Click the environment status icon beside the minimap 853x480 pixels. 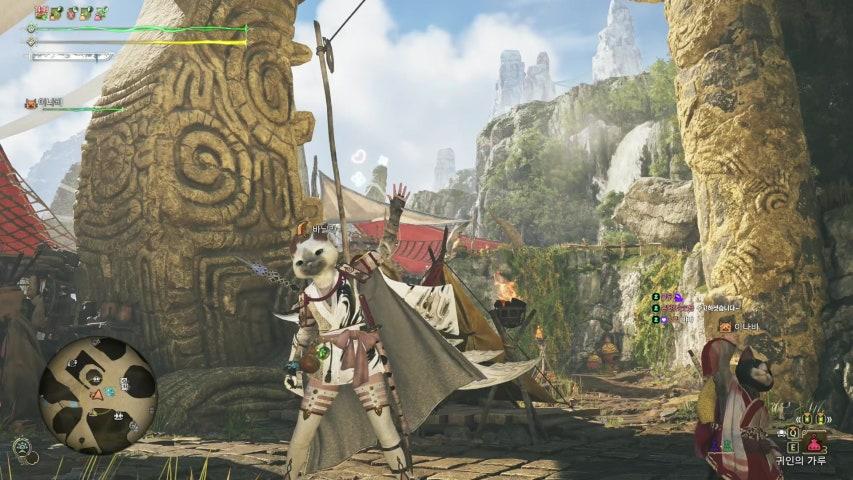pos(22,447)
